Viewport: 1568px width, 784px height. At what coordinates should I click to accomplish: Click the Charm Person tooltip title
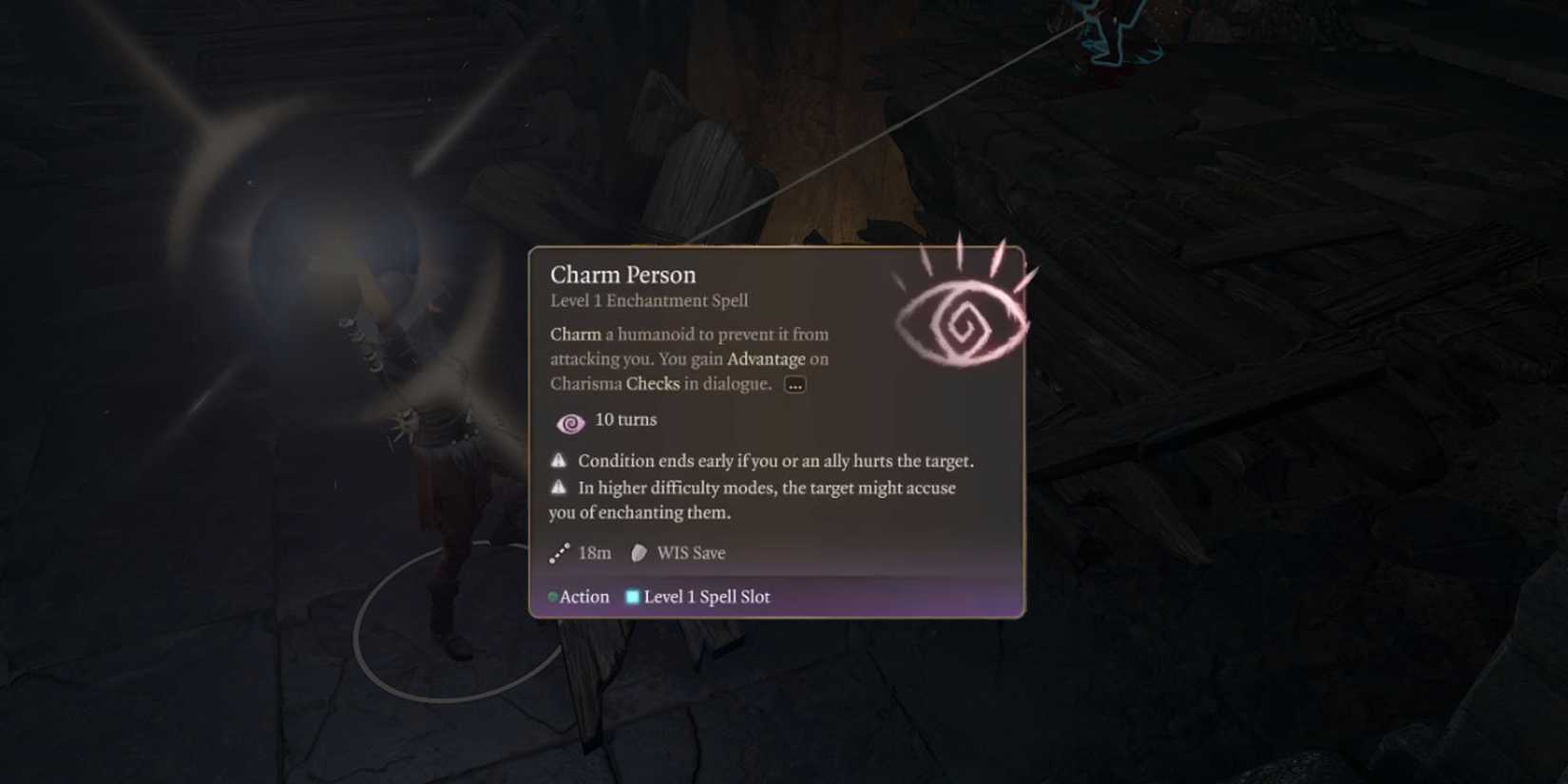click(x=623, y=275)
